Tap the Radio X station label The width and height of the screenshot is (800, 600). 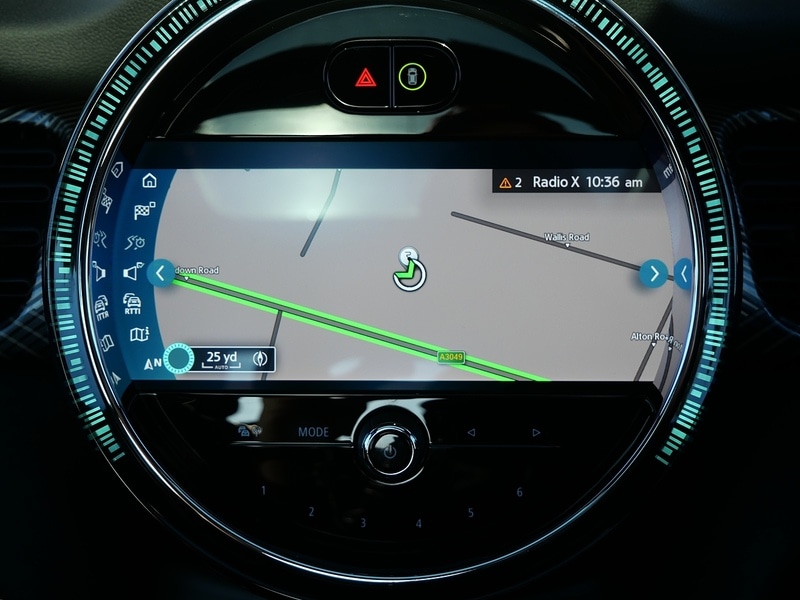pyautogui.click(x=556, y=182)
